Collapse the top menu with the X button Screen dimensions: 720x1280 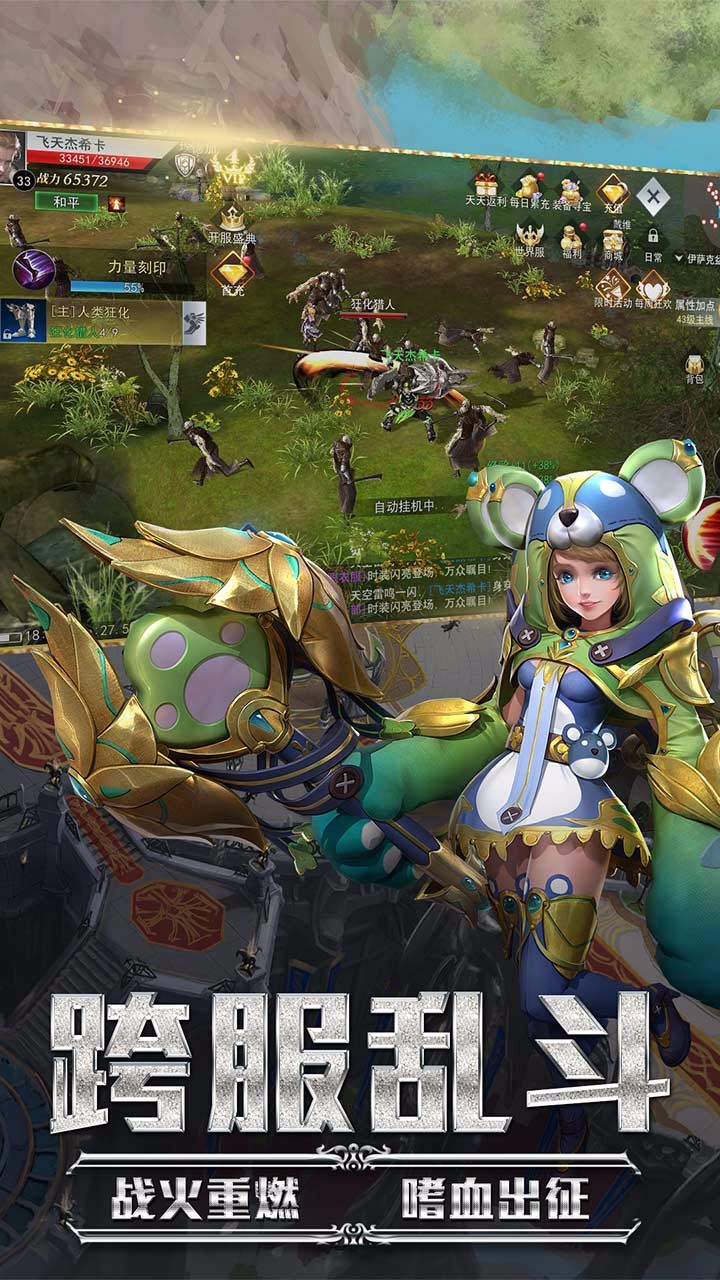[653, 196]
